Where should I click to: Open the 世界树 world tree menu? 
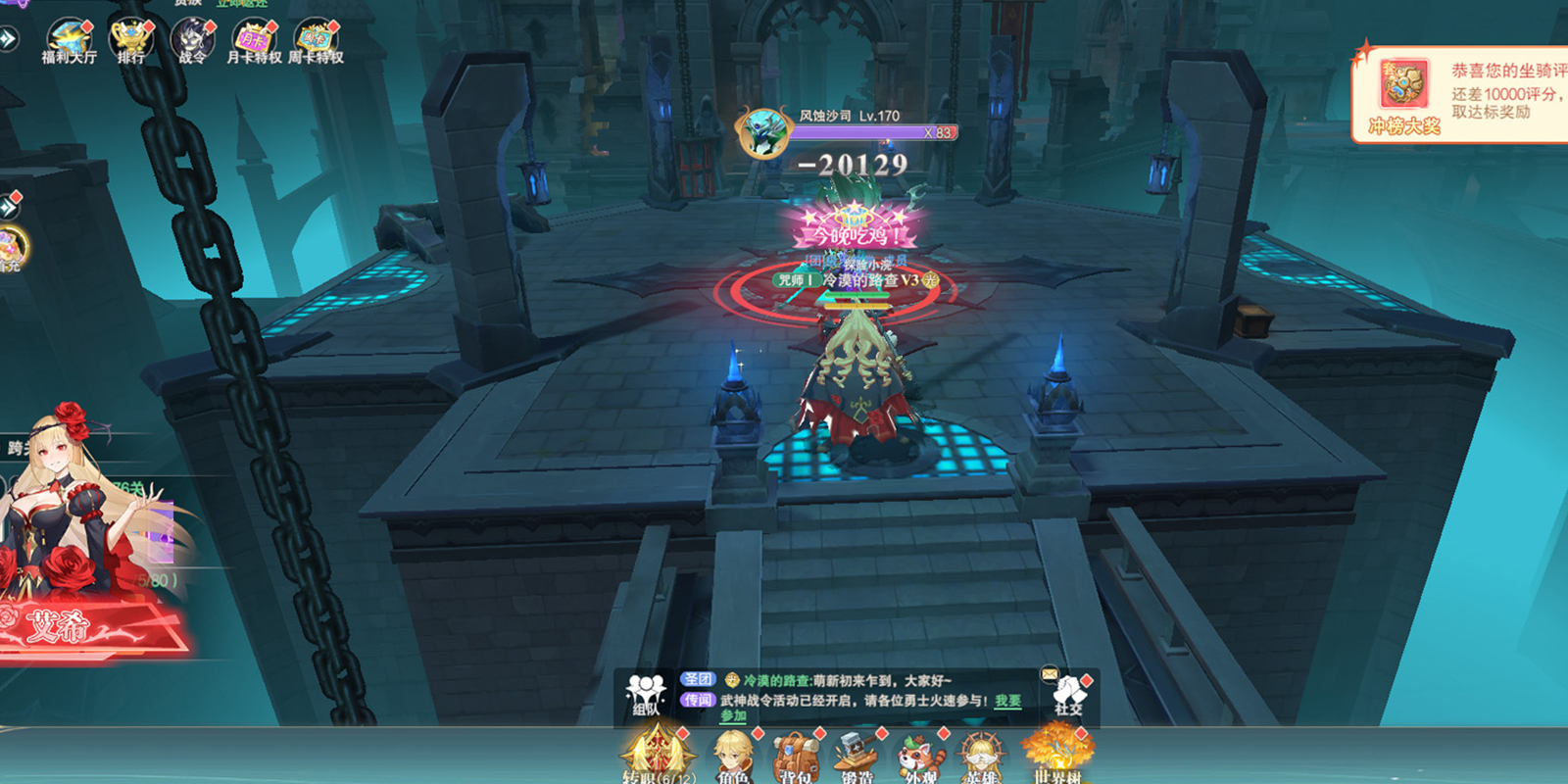(x=1056, y=755)
